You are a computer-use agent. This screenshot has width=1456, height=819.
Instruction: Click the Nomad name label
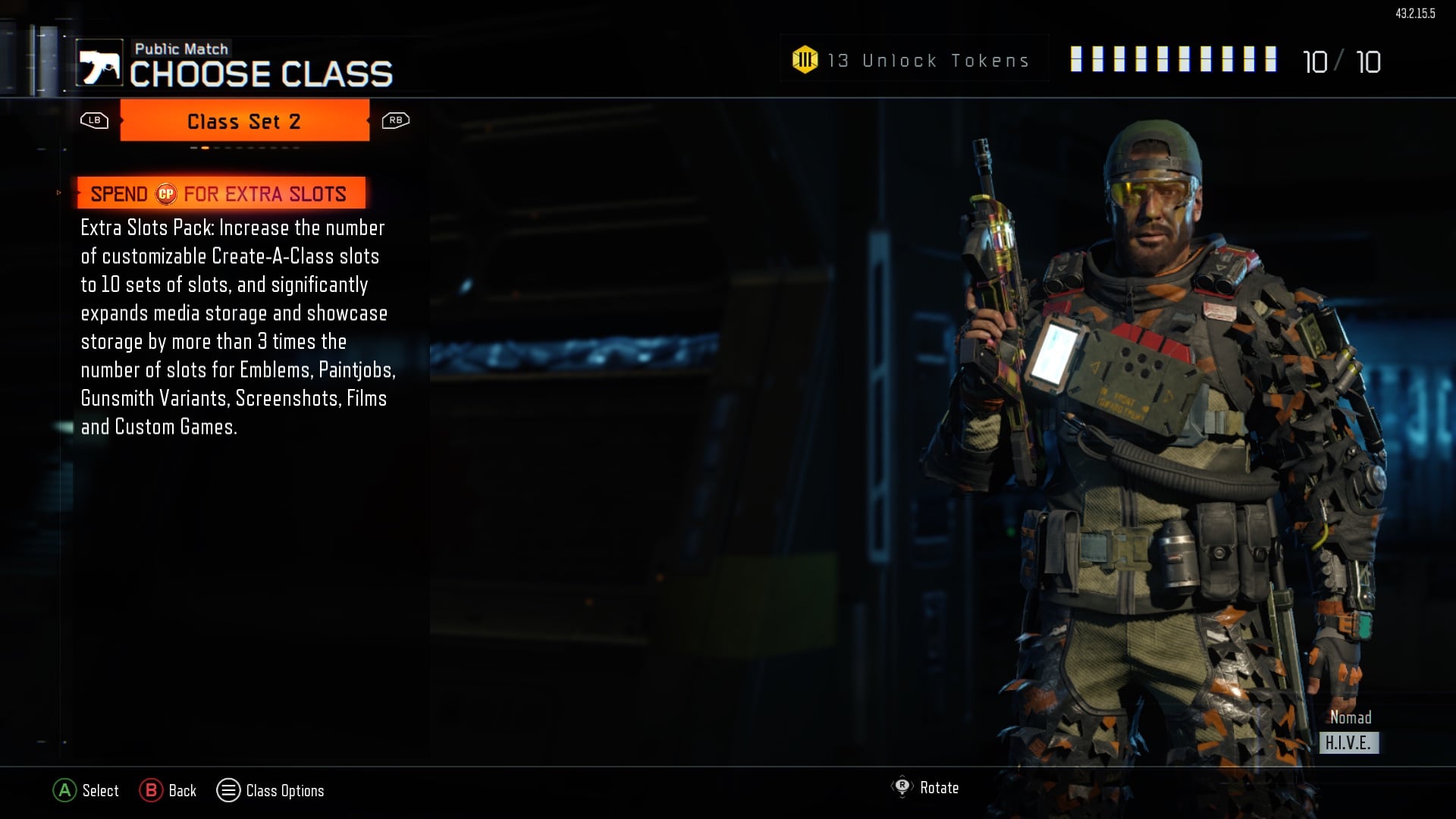pos(1351,718)
